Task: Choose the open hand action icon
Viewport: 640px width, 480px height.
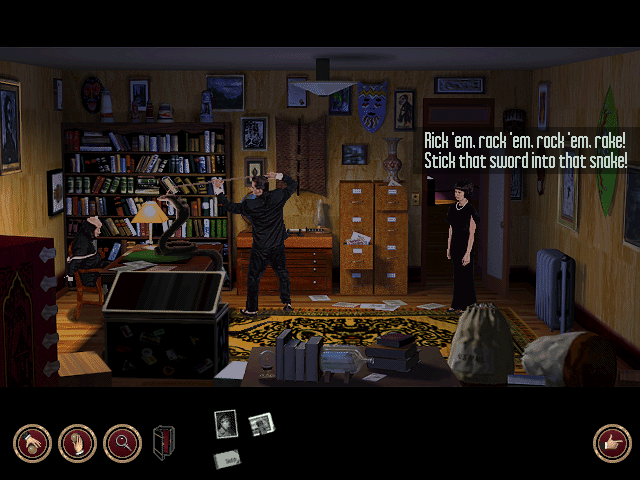Action: [77, 443]
